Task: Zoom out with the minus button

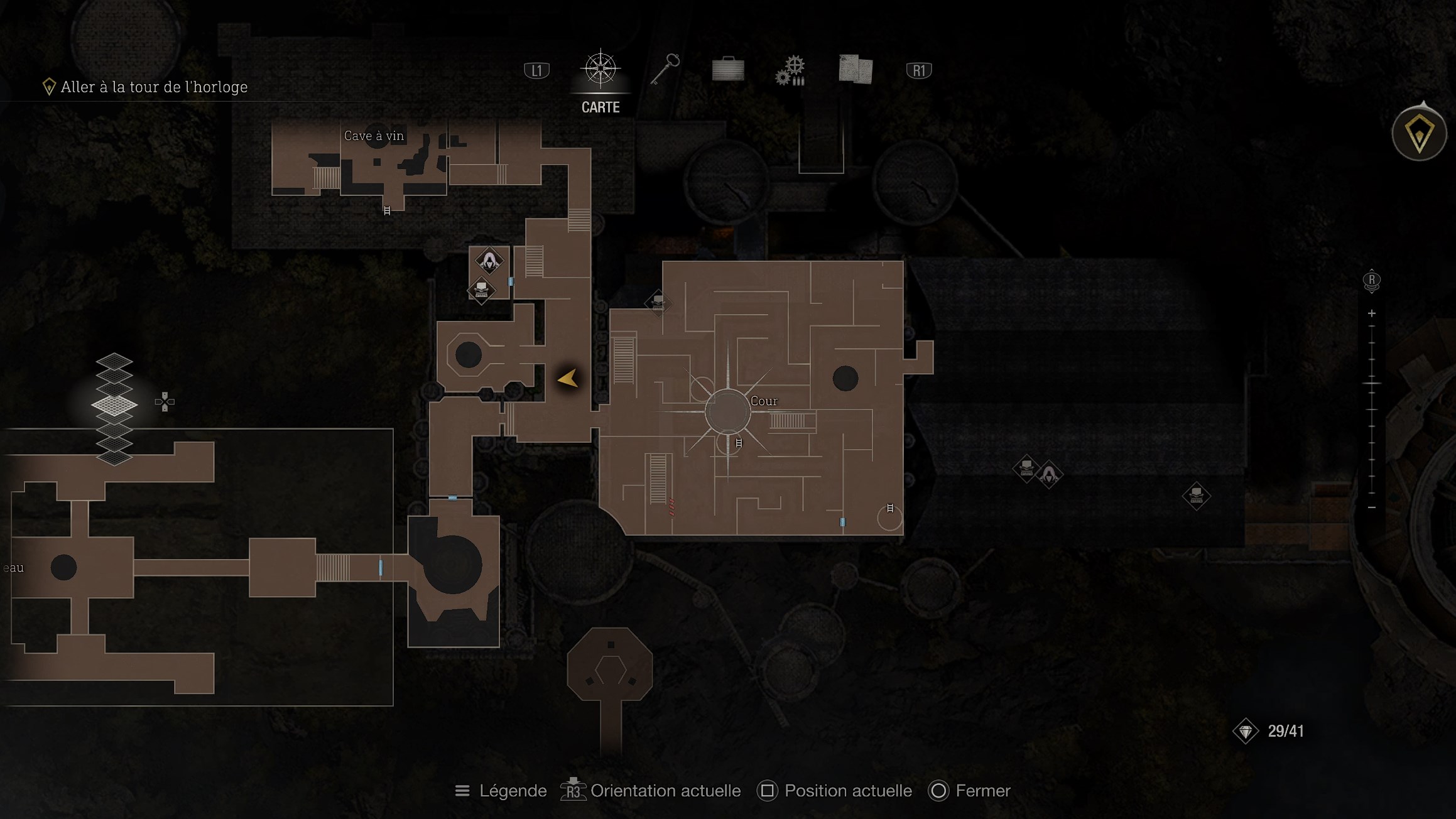Action: (x=1372, y=507)
